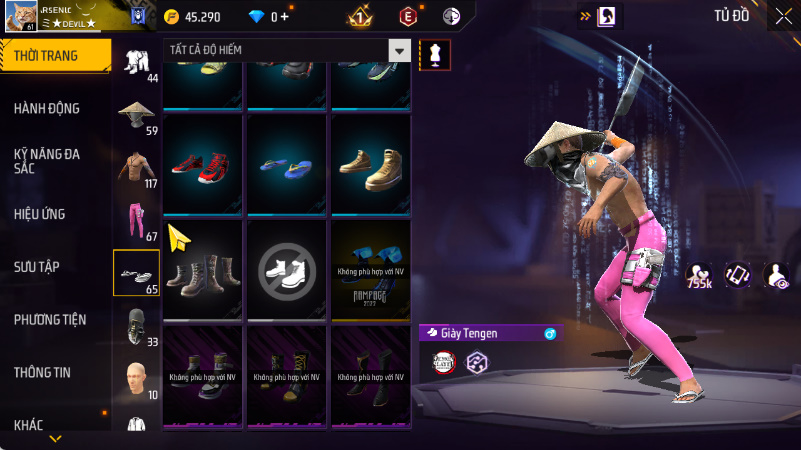The image size is (801, 450).
Task: Open Kỹ Năng Đa Sắc section
Action: point(47,161)
